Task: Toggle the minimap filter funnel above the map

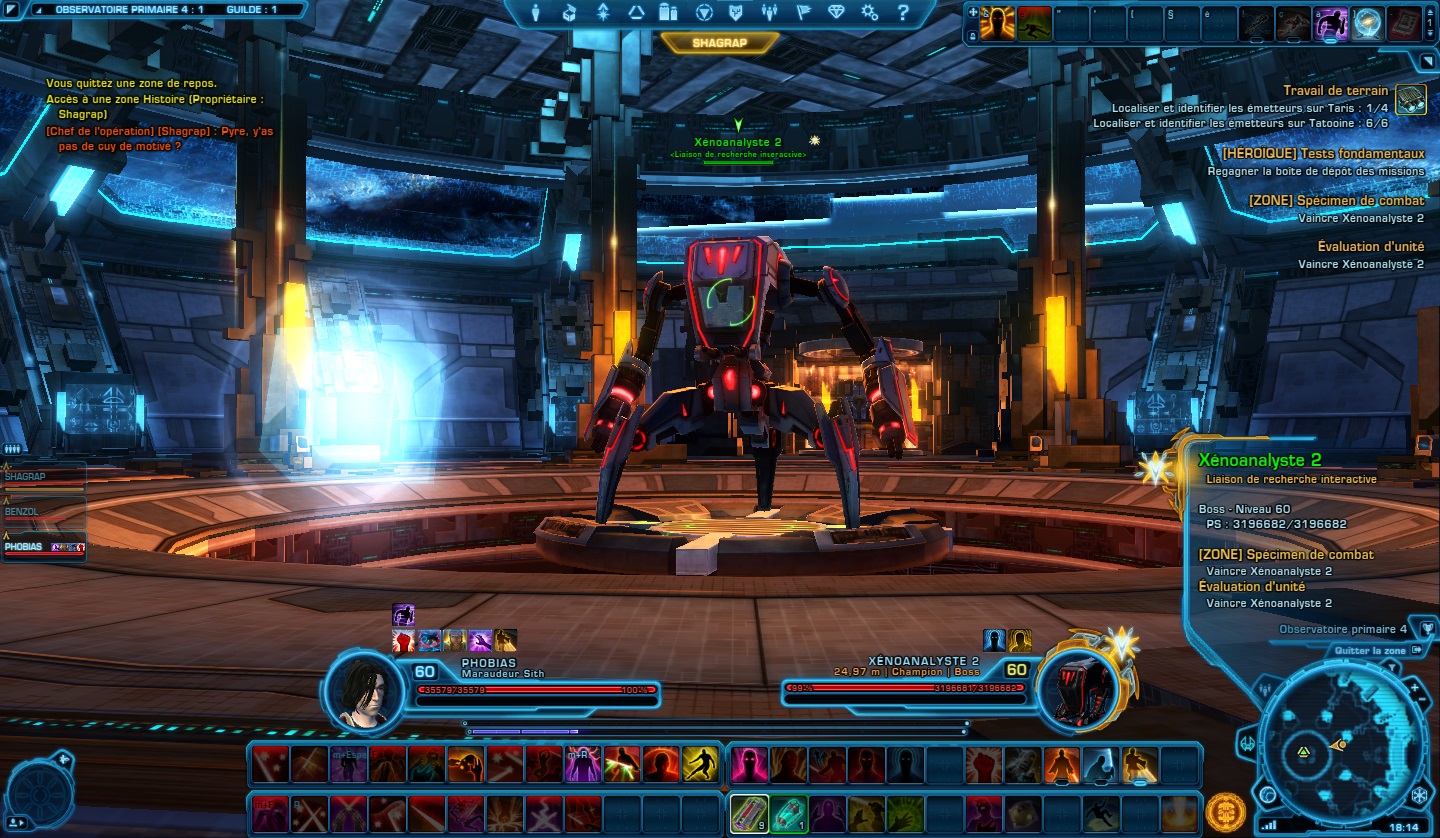Action: coord(1392,667)
